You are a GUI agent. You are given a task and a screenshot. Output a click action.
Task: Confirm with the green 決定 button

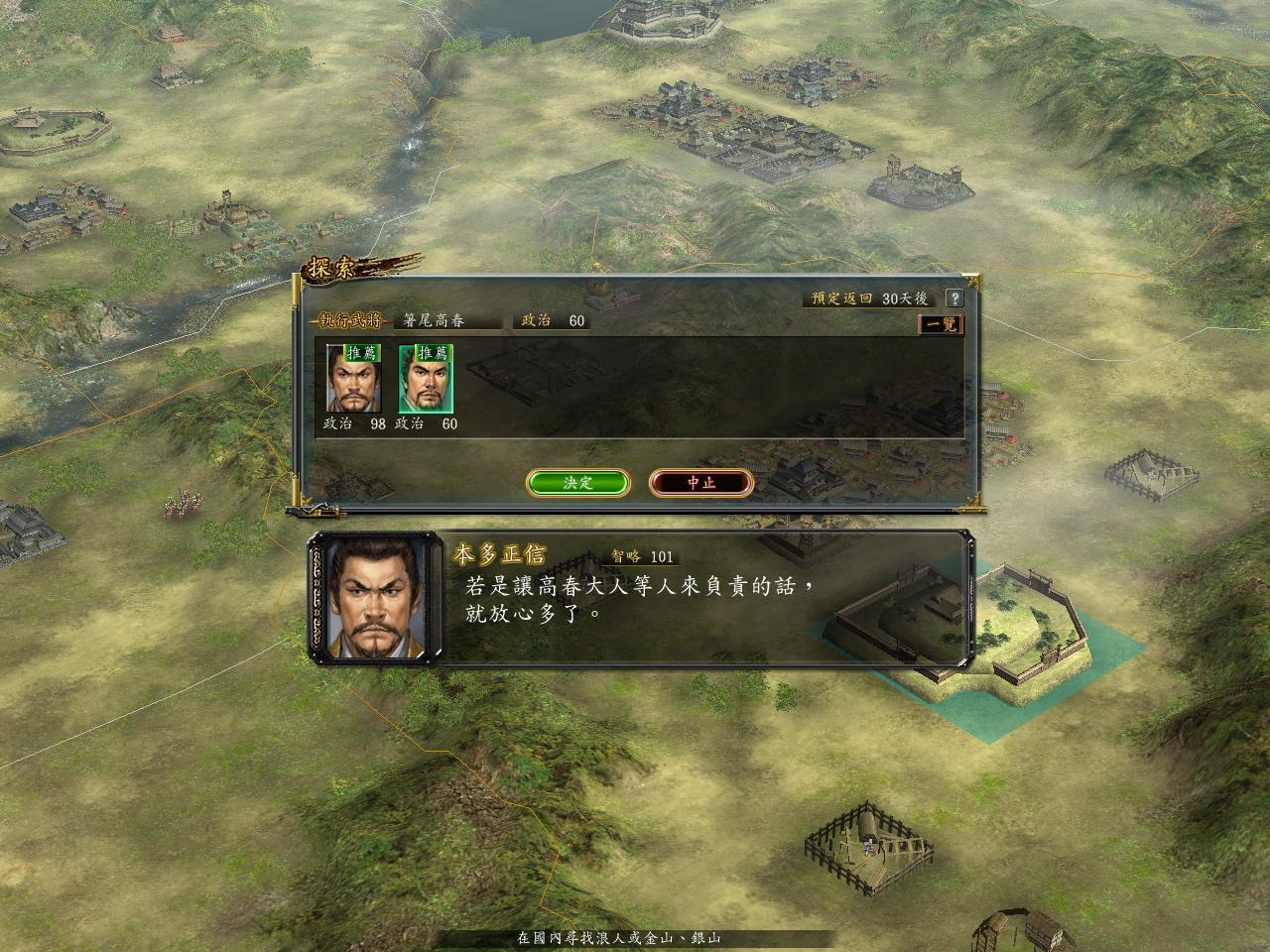pos(578,483)
